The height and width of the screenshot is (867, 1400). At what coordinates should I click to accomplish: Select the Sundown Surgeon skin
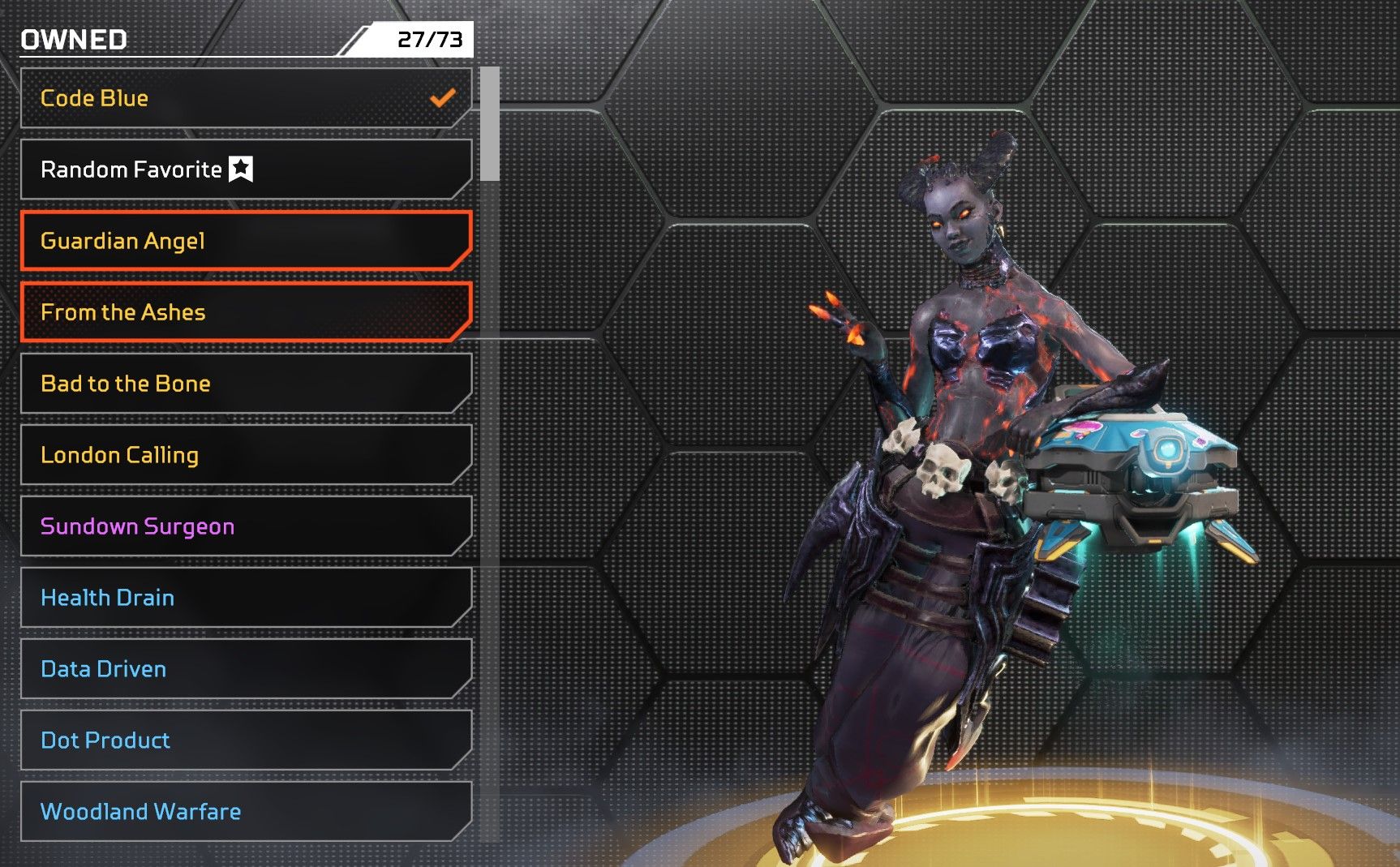coord(245,526)
